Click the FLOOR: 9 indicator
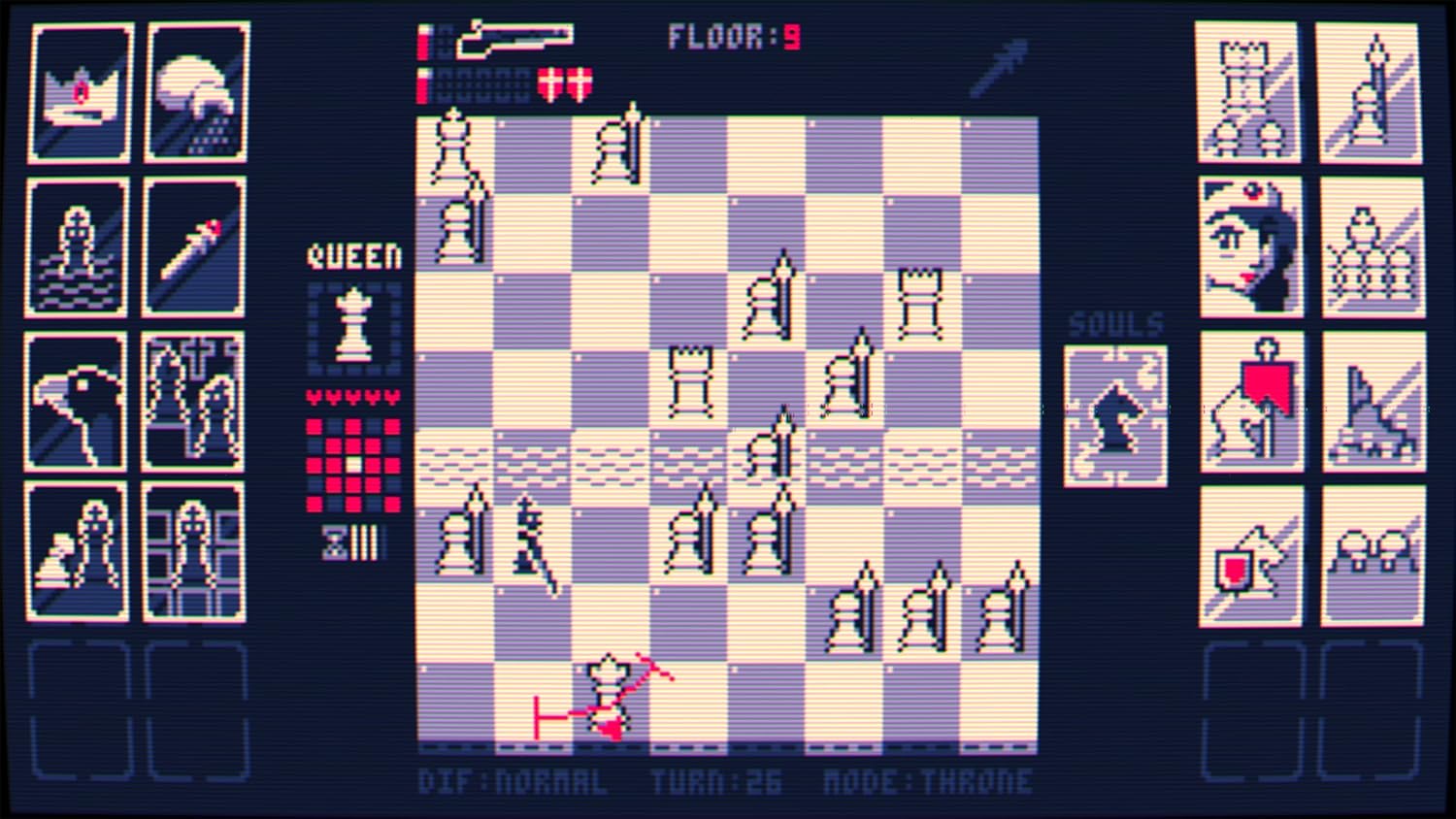 pyautogui.click(x=736, y=39)
